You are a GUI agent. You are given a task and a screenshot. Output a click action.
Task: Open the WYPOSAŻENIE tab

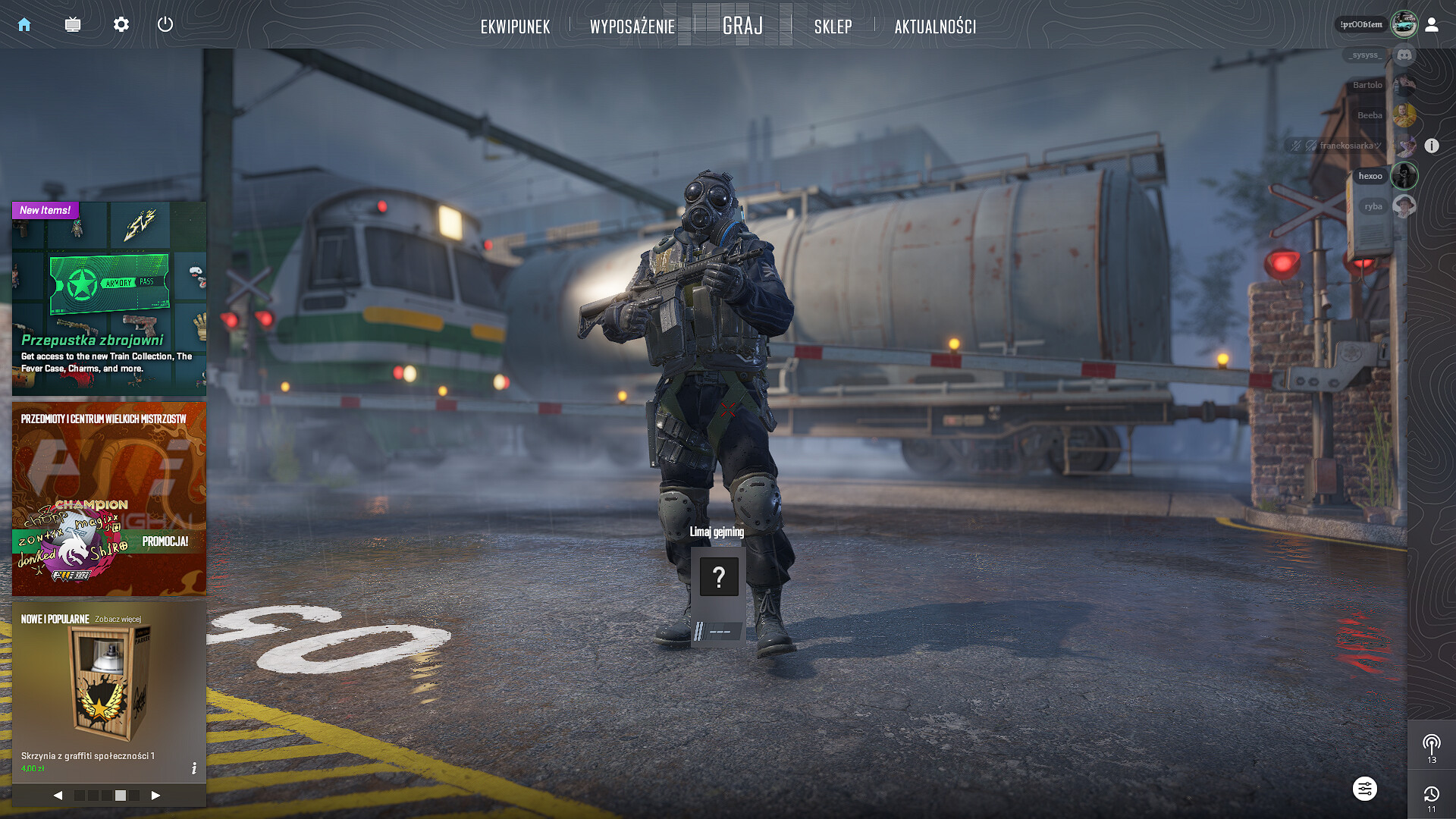632,27
